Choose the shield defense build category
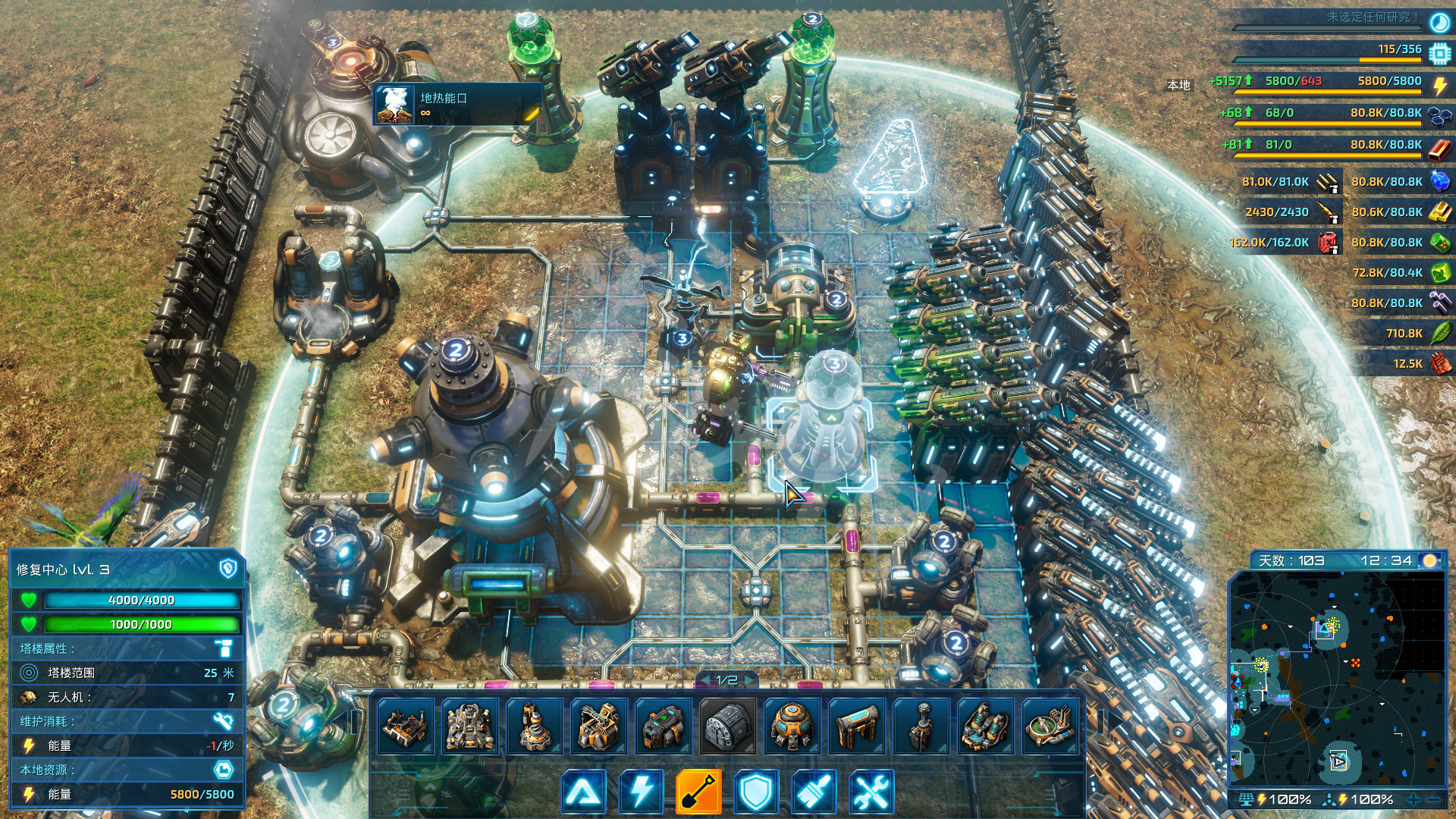1456x819 pixels. coord(756,792)
